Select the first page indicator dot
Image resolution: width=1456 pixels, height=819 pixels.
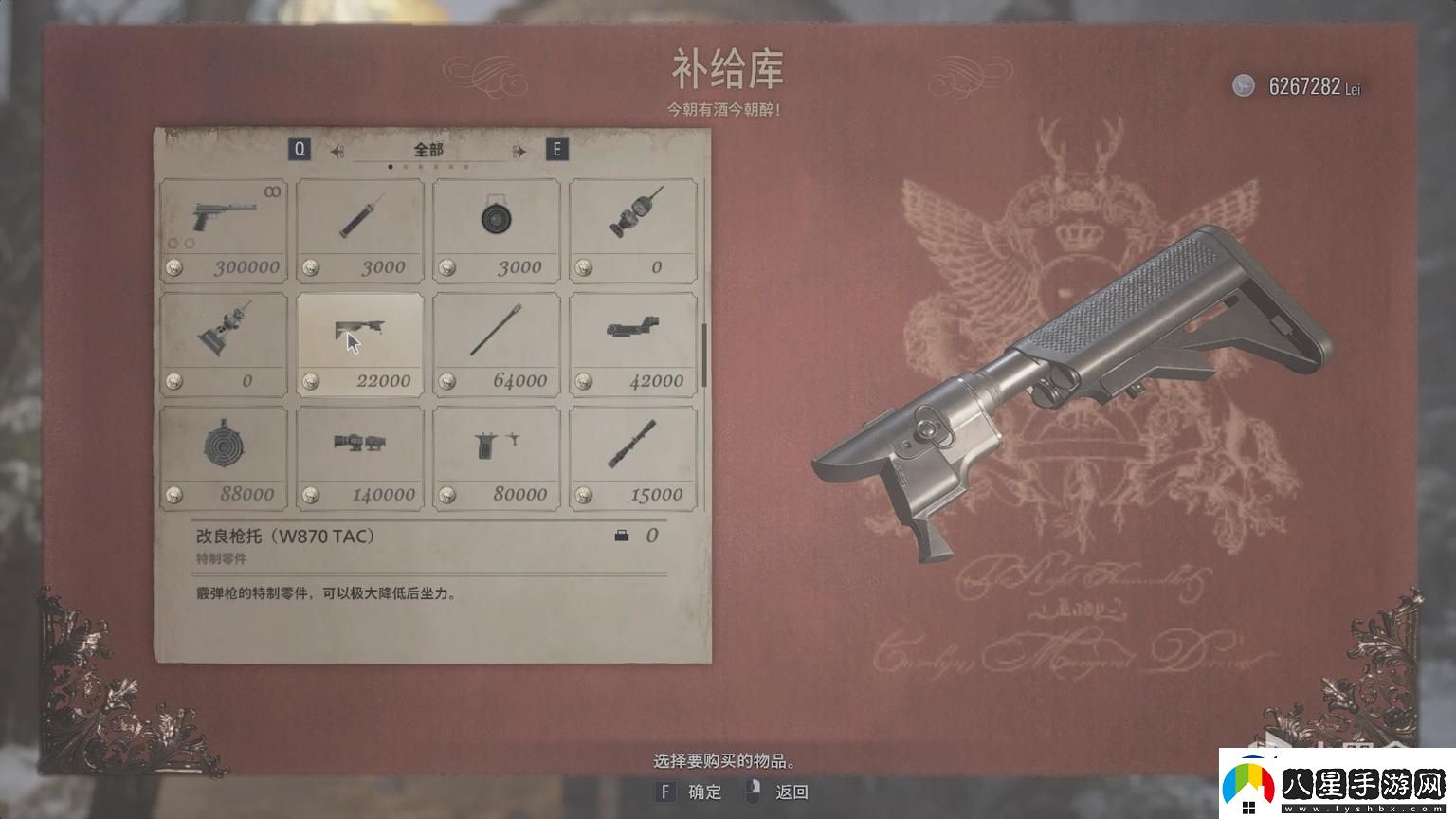click(x=391, y=165)
